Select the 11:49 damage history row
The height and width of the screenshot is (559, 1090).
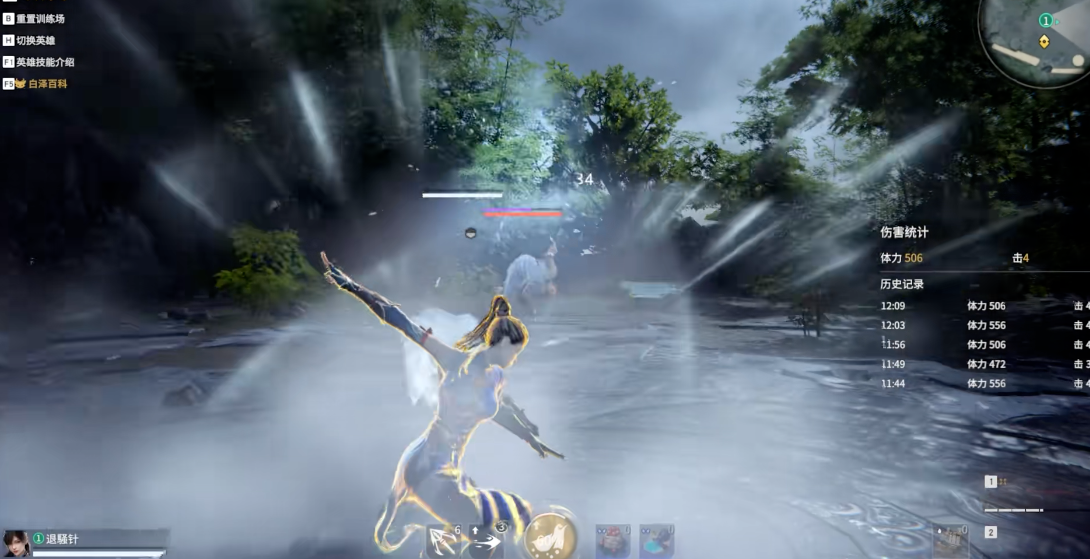click(x=980, y=364)
